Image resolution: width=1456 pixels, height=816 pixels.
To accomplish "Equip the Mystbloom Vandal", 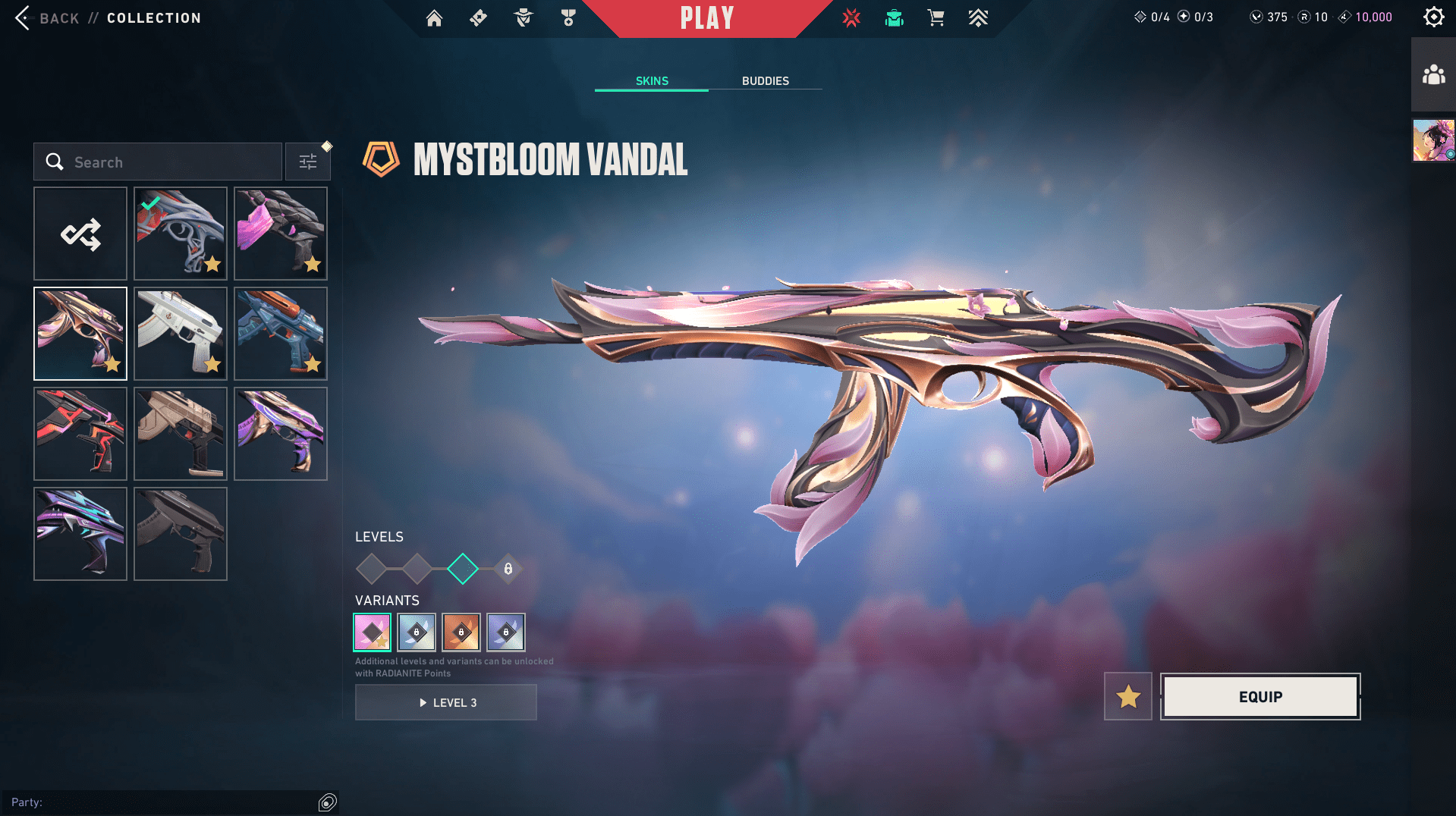I will tap(1260, 696).
